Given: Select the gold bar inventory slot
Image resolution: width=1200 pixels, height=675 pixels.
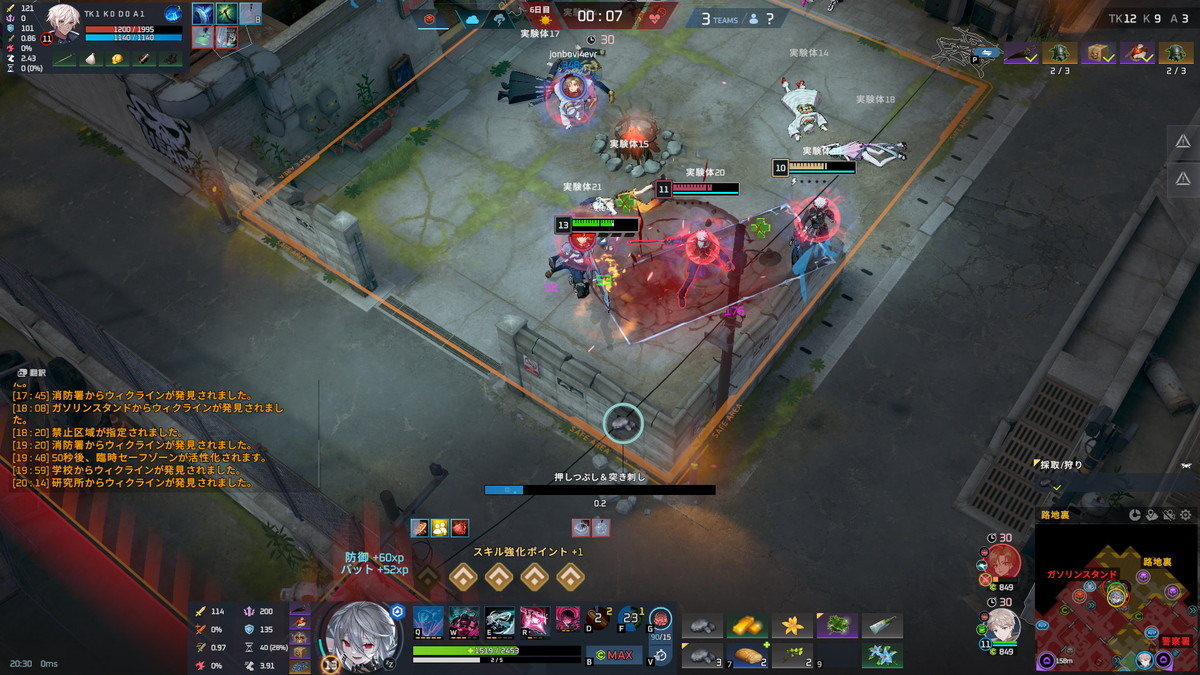Looking at the screenshot, I should [x=747, y=626].
